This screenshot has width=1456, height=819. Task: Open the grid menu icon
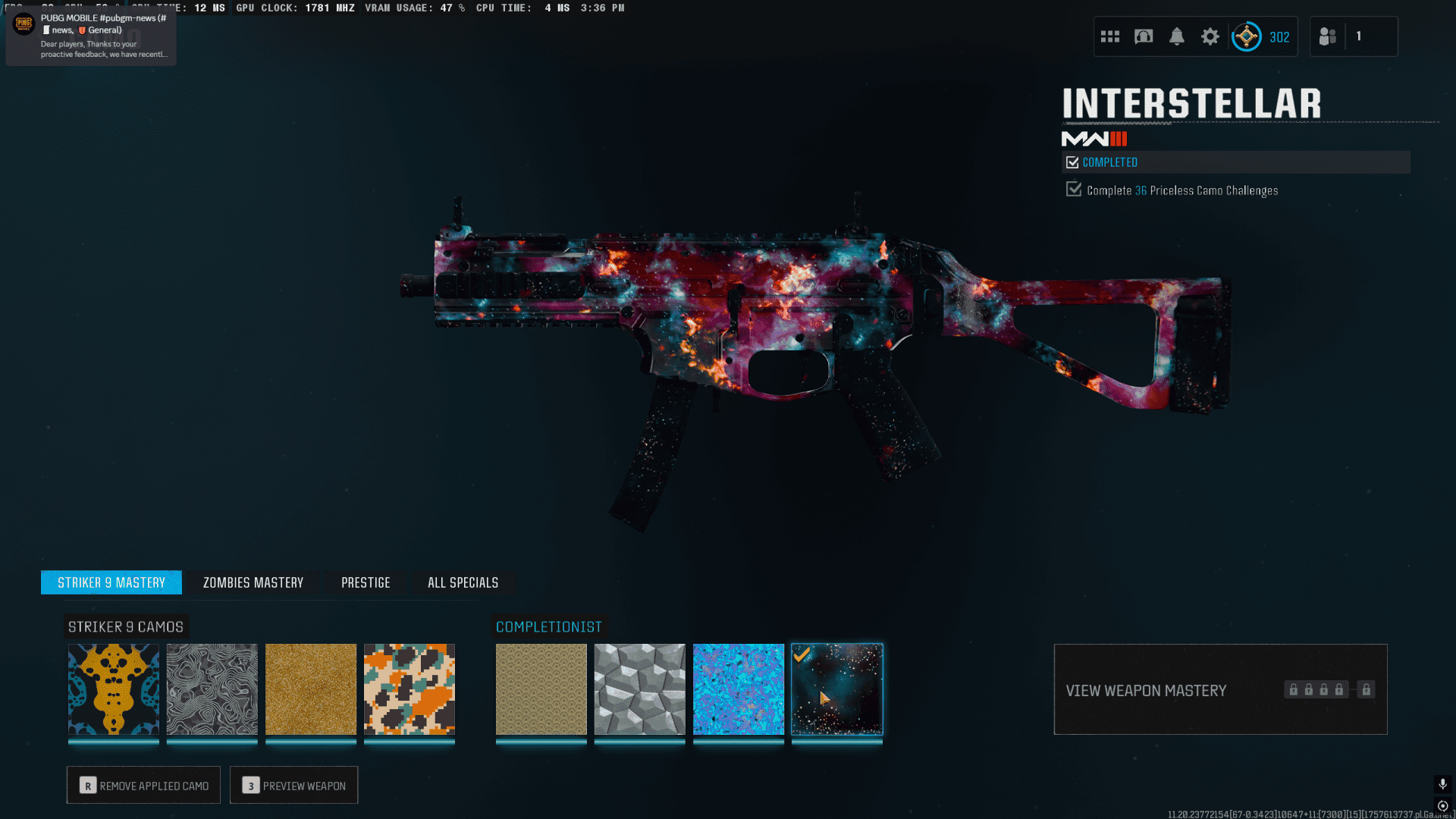click(x=1110, y=36)
